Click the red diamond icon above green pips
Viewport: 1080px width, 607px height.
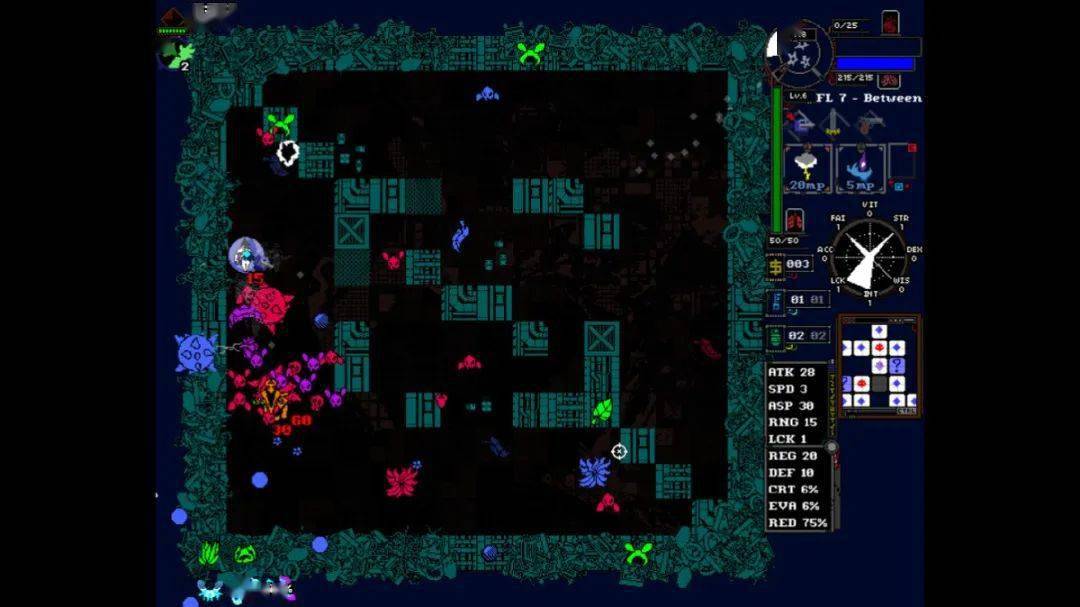[172, 16]
